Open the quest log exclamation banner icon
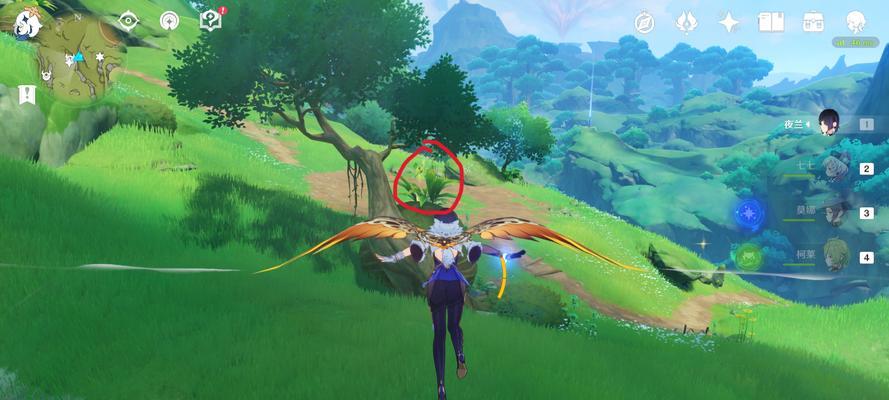This screenshot has width=889, height=400. coord(26,96)
